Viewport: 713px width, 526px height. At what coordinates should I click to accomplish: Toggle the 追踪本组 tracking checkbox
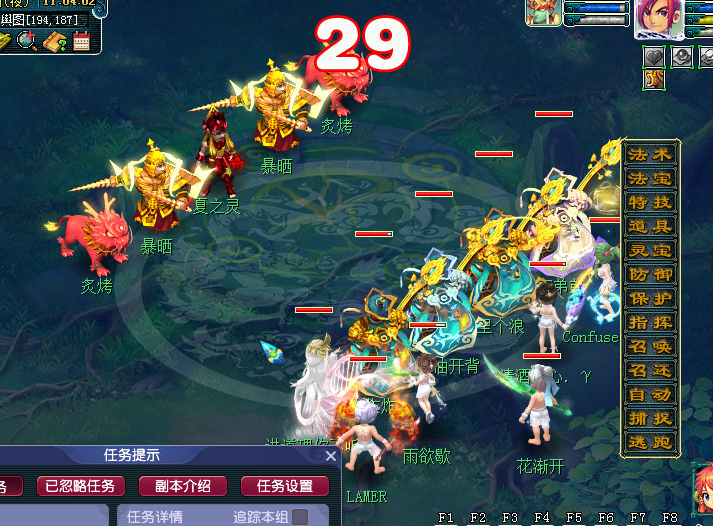tap(298, 517)
